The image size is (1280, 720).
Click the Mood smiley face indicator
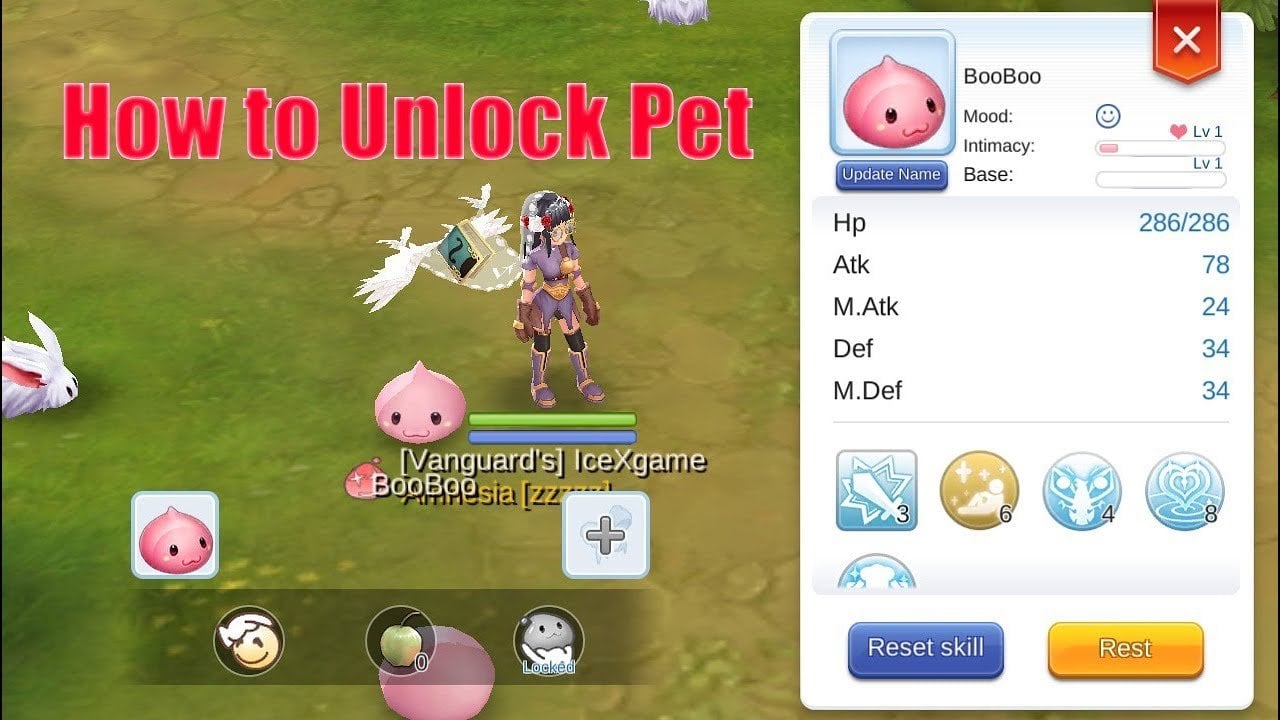pyautogui.click(x=1109, y=117)
